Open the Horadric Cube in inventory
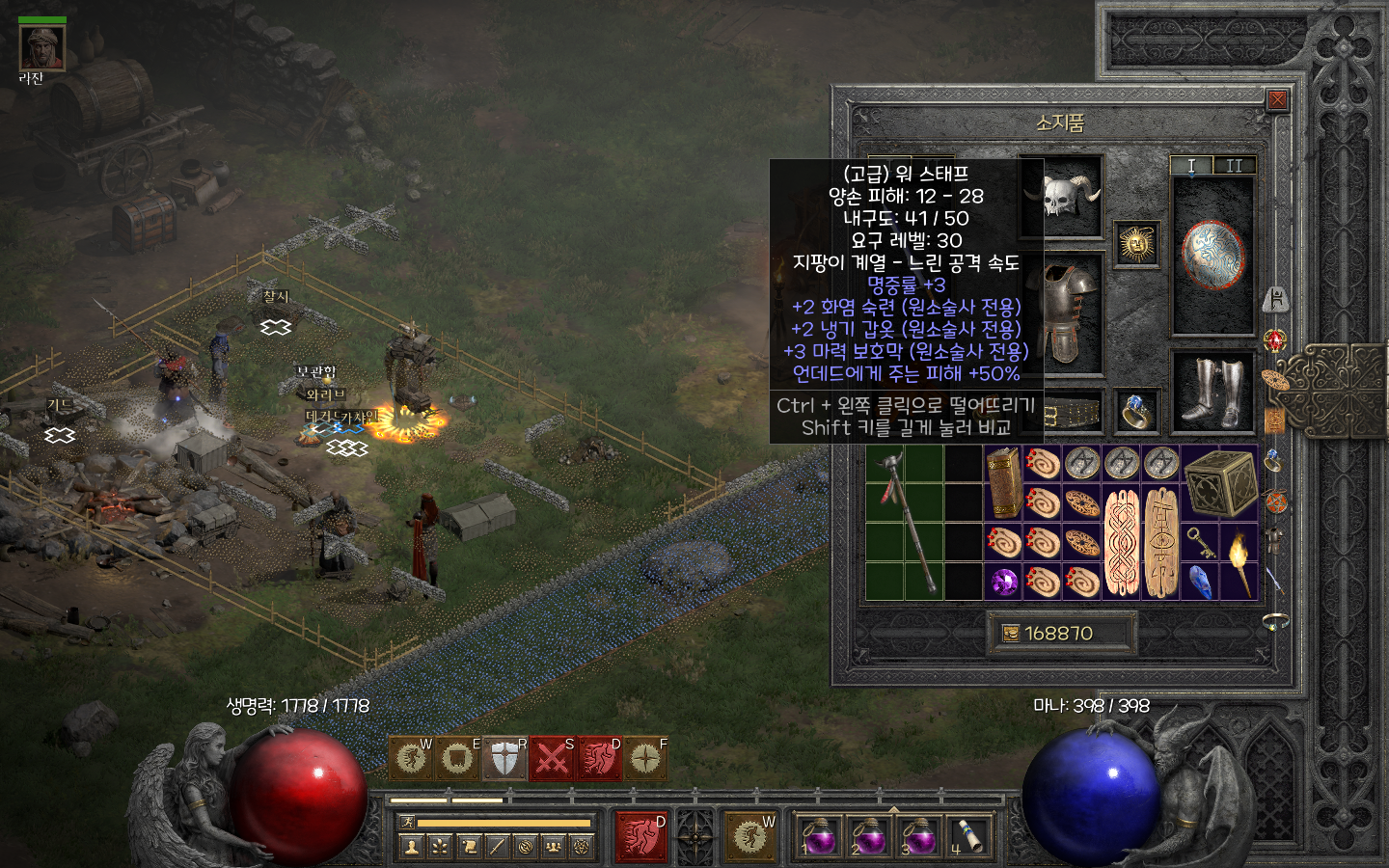The height and width of the screenshot is (868, 1389). click(x=1219, y=481)
